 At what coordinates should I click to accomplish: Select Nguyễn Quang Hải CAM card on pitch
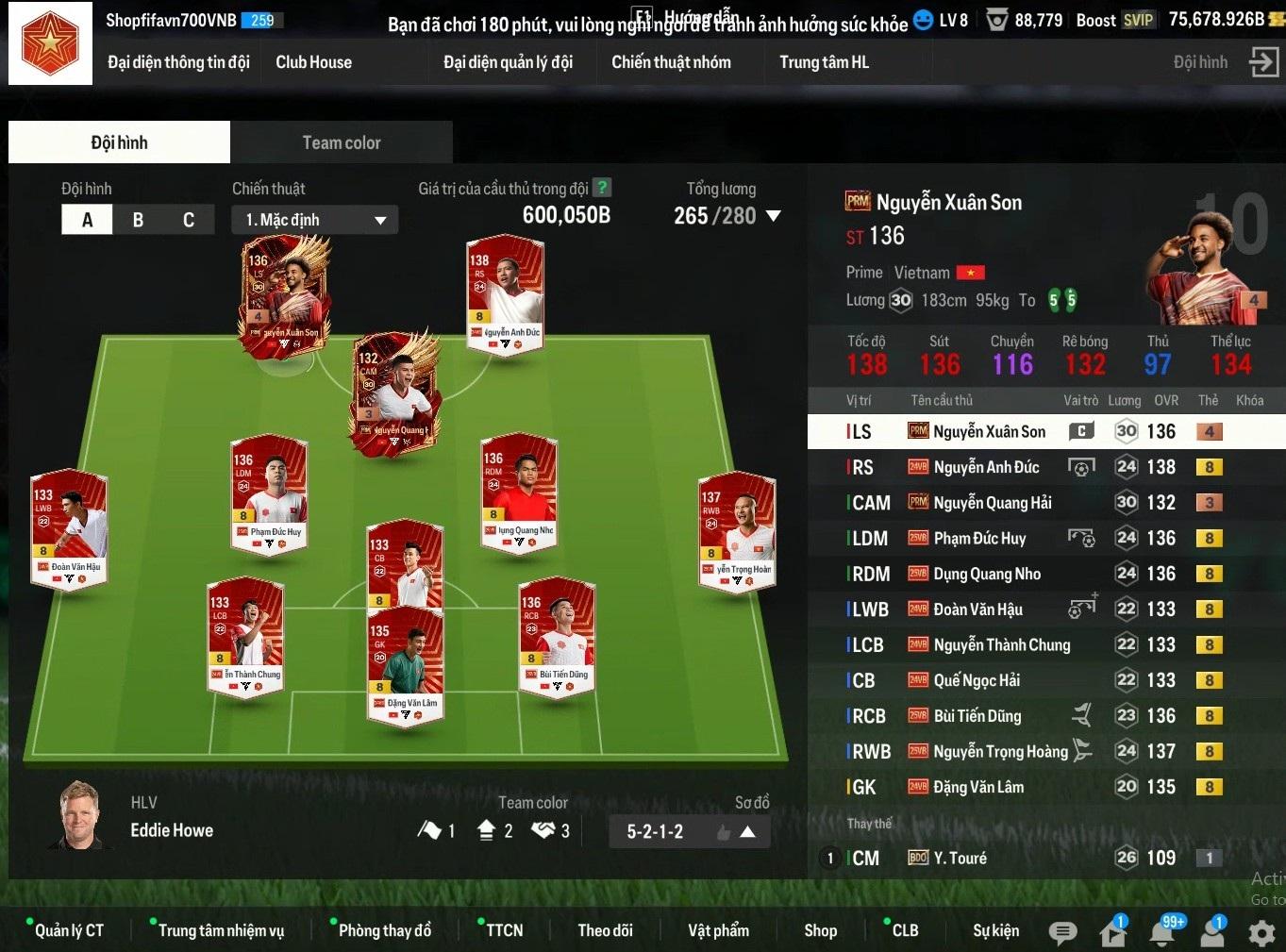396,392
